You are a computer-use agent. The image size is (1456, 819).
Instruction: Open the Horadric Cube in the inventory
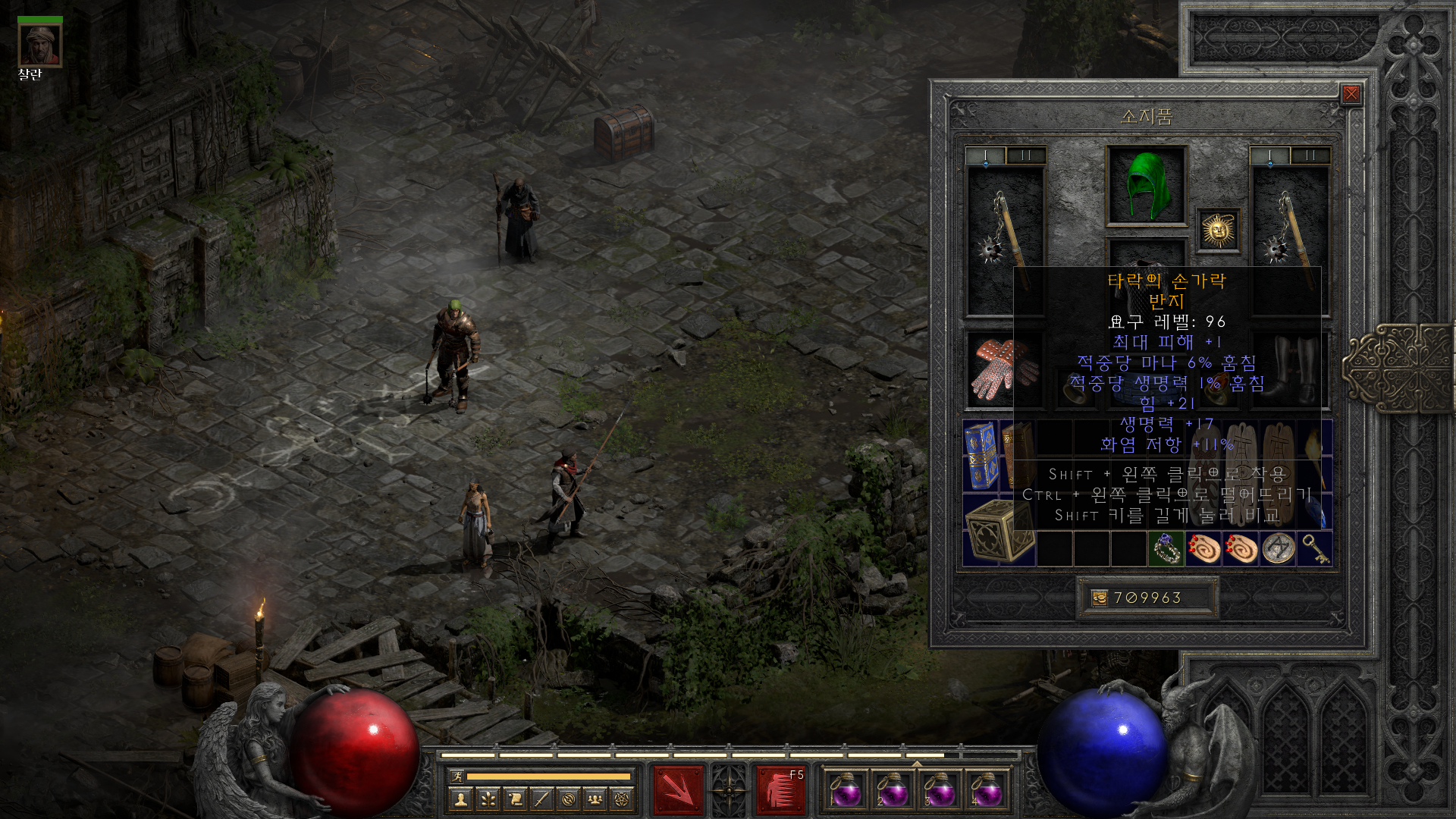tap(999, 531)
